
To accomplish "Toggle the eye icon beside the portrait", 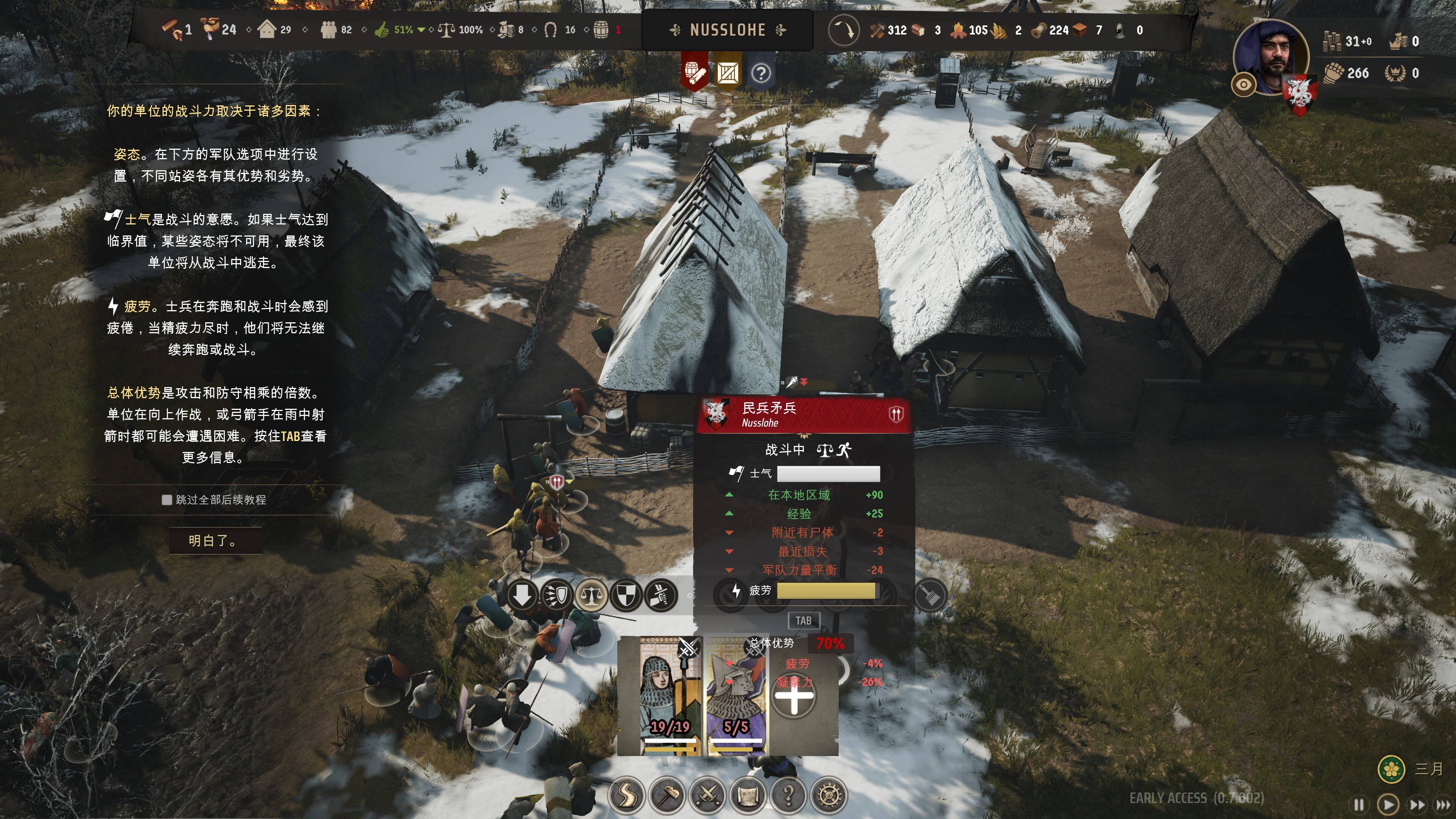I will pyautogui.click(x=1244, y=85).
